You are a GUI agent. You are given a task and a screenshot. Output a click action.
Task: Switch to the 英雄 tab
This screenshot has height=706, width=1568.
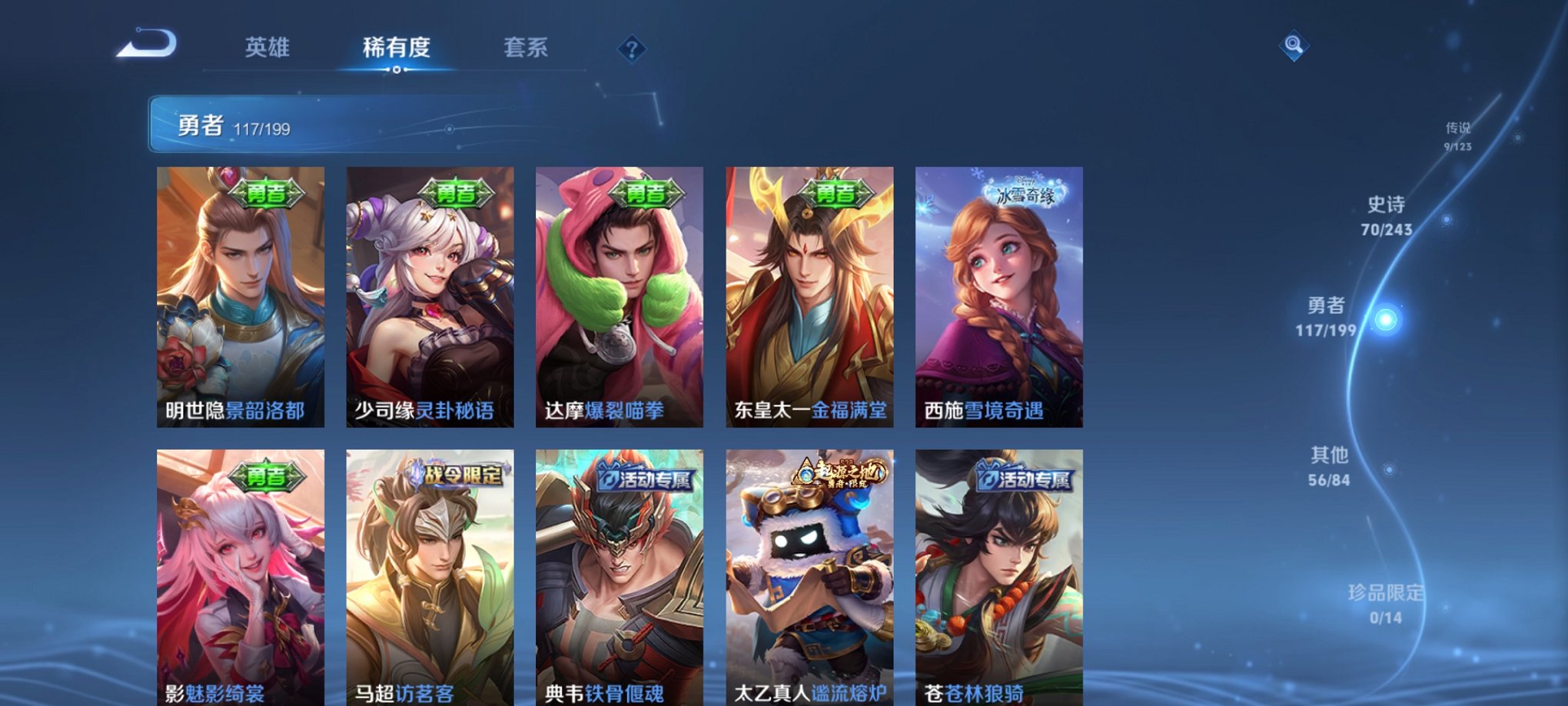(265, 48)
